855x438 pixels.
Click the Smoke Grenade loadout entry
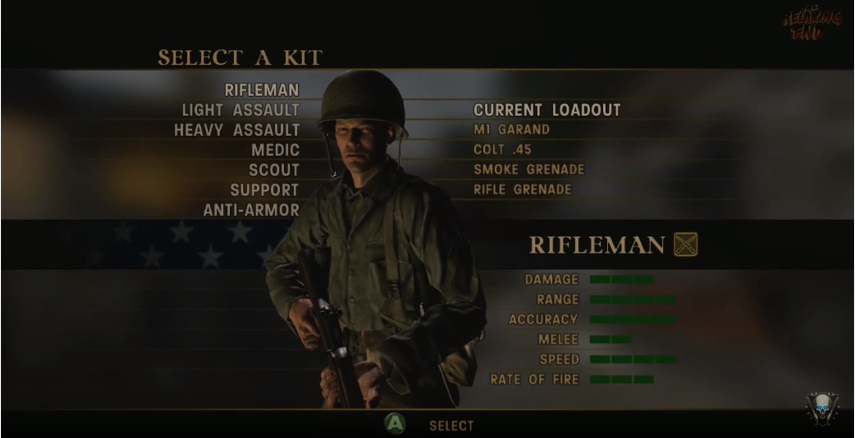point(528,170)
